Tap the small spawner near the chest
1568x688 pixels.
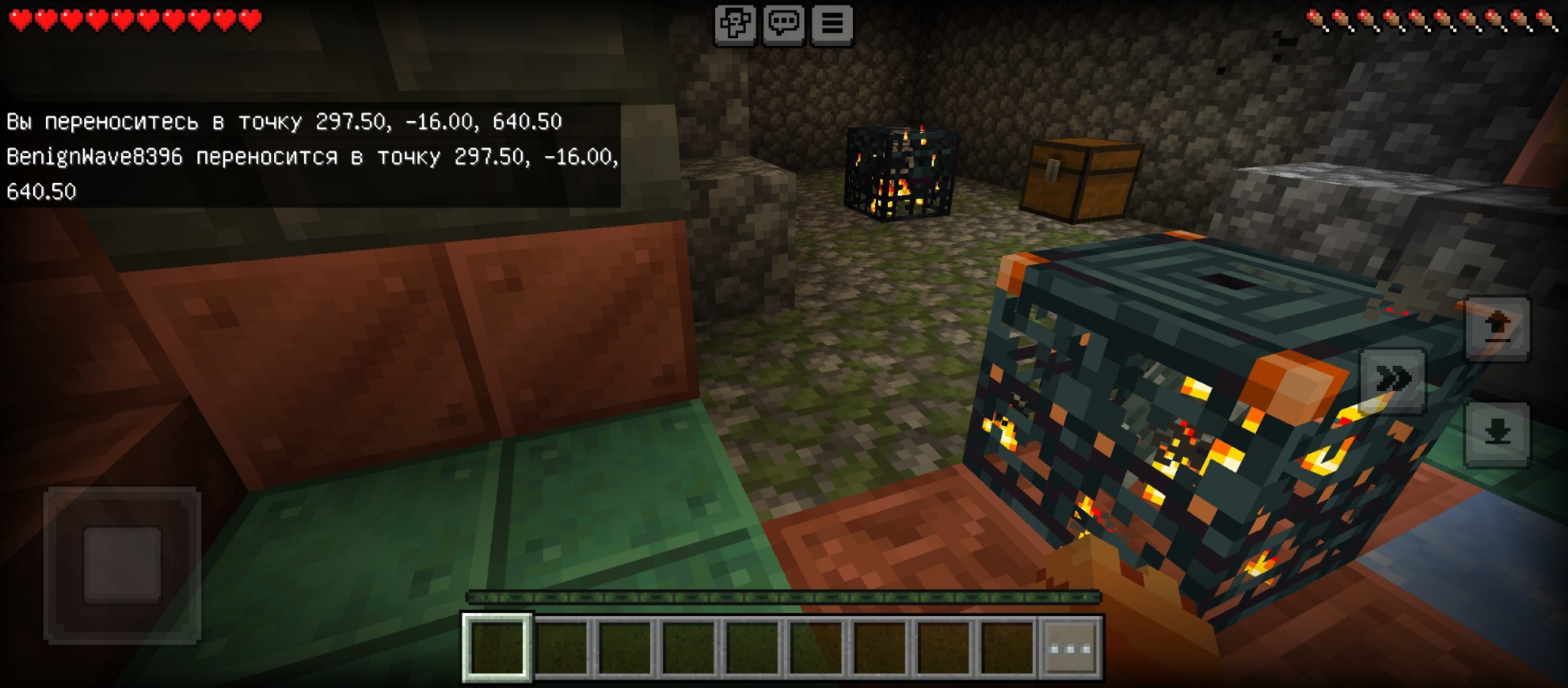point(900,172)
